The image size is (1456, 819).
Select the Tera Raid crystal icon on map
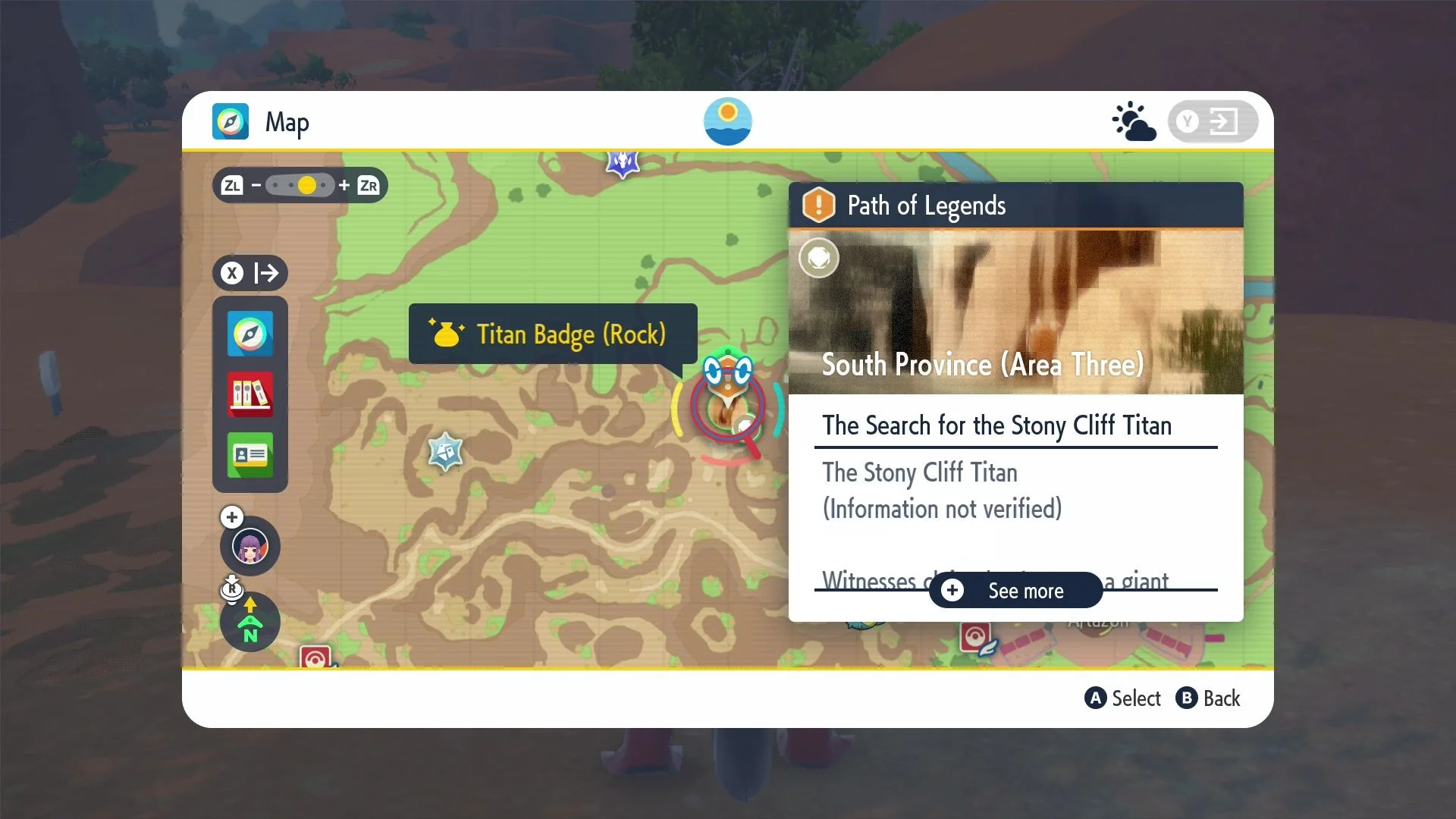[x=444, y=452]
